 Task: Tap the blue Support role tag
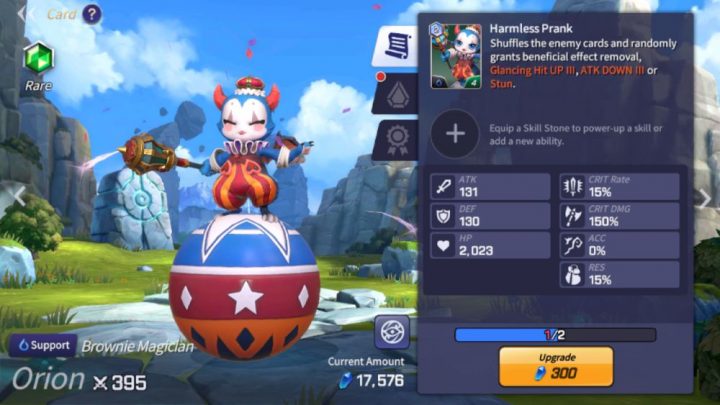[42, 345]
